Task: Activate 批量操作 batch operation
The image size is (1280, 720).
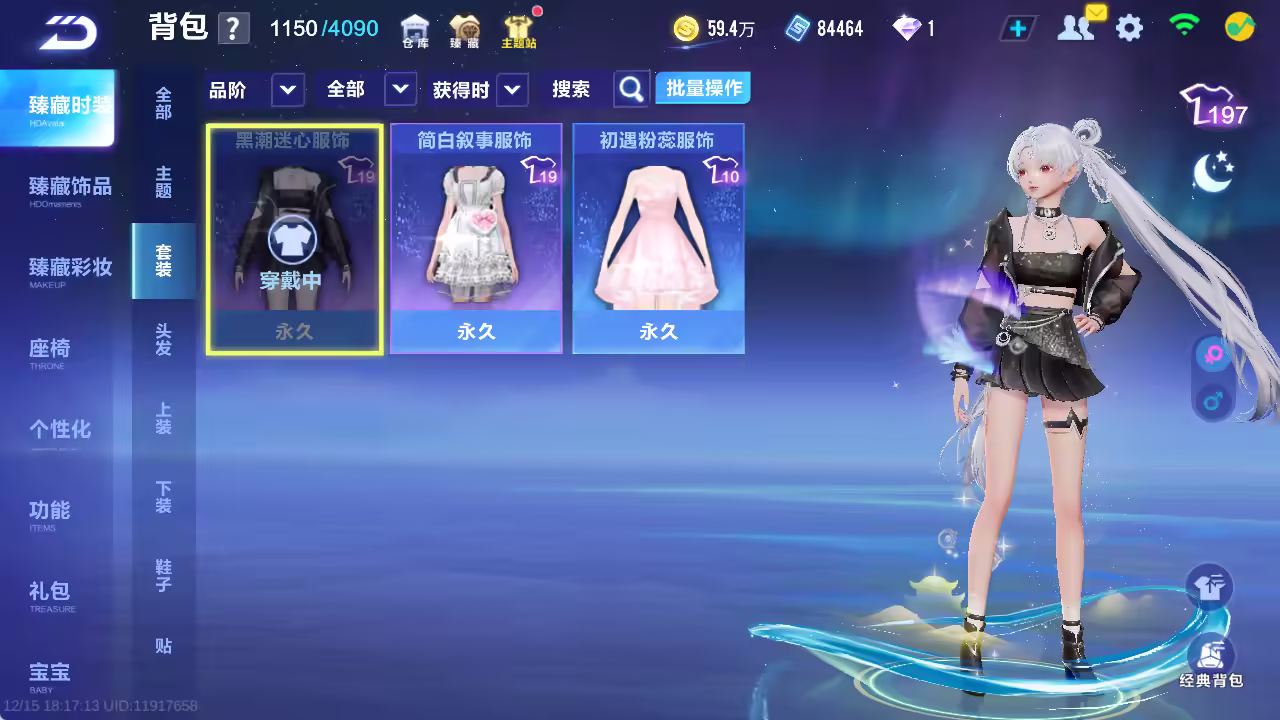Action: tap(704, 89)
